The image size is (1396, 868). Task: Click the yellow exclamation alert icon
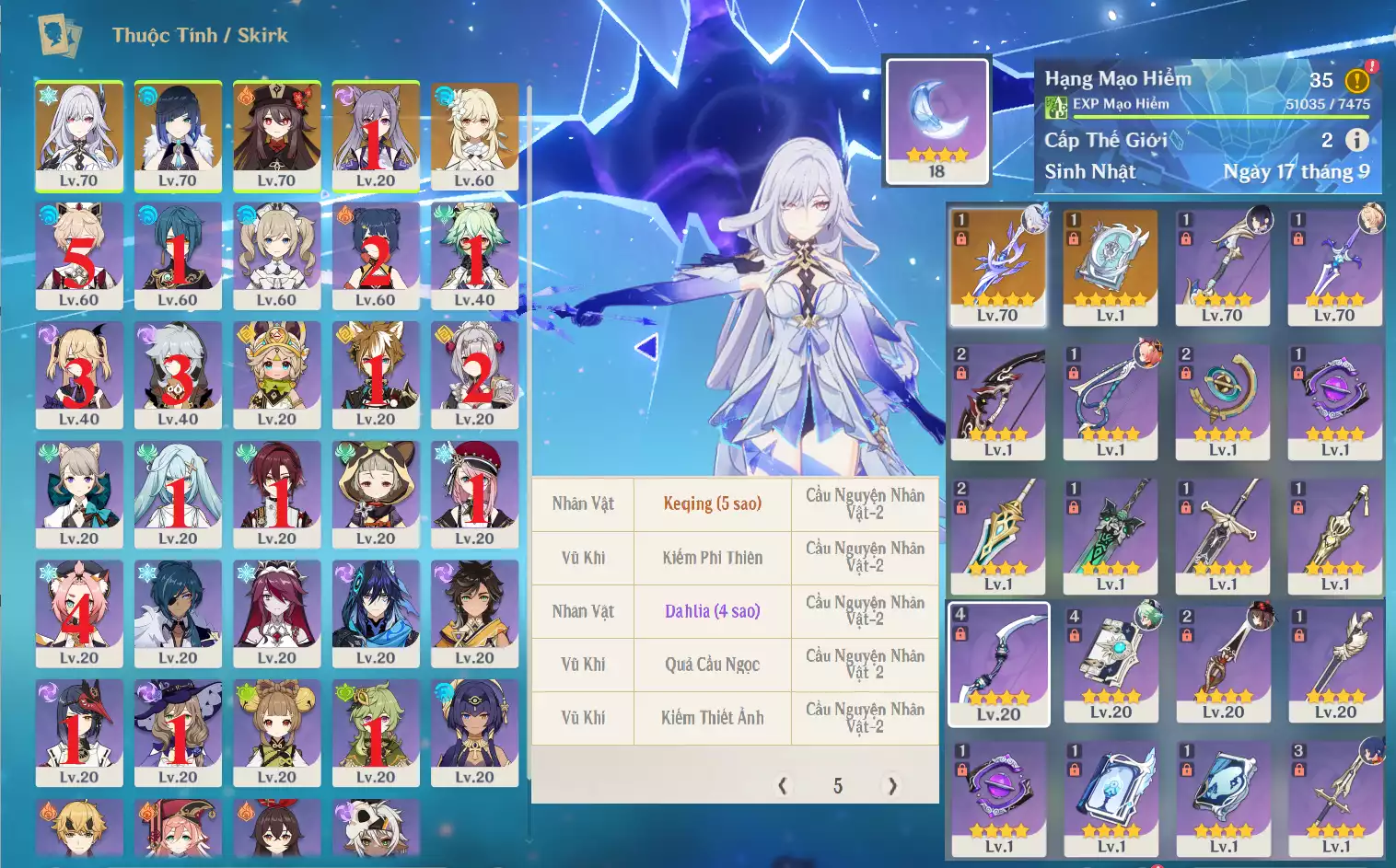pos(1356,81)
